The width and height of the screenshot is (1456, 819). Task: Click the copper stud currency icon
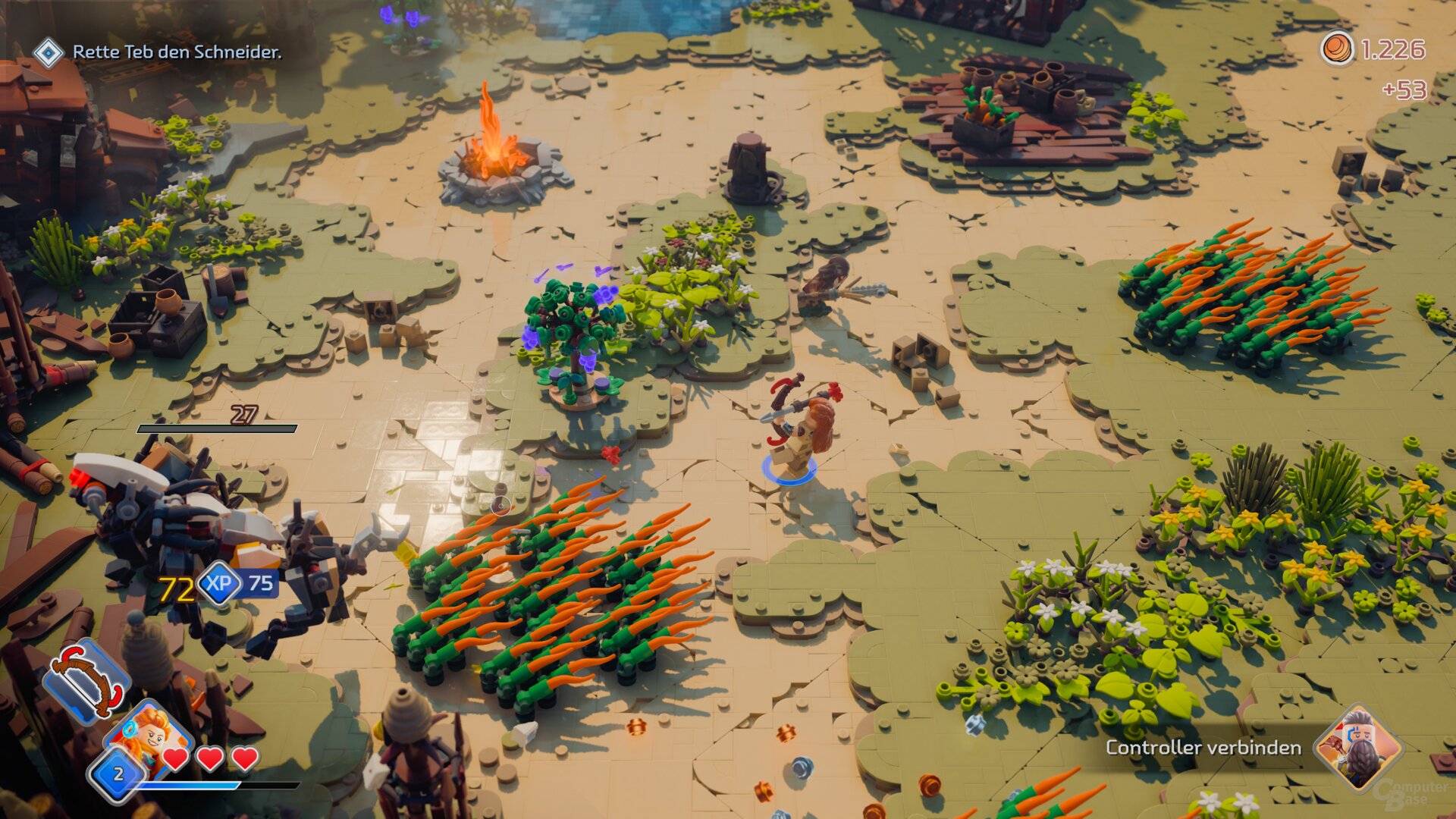tap(1338, 49)
